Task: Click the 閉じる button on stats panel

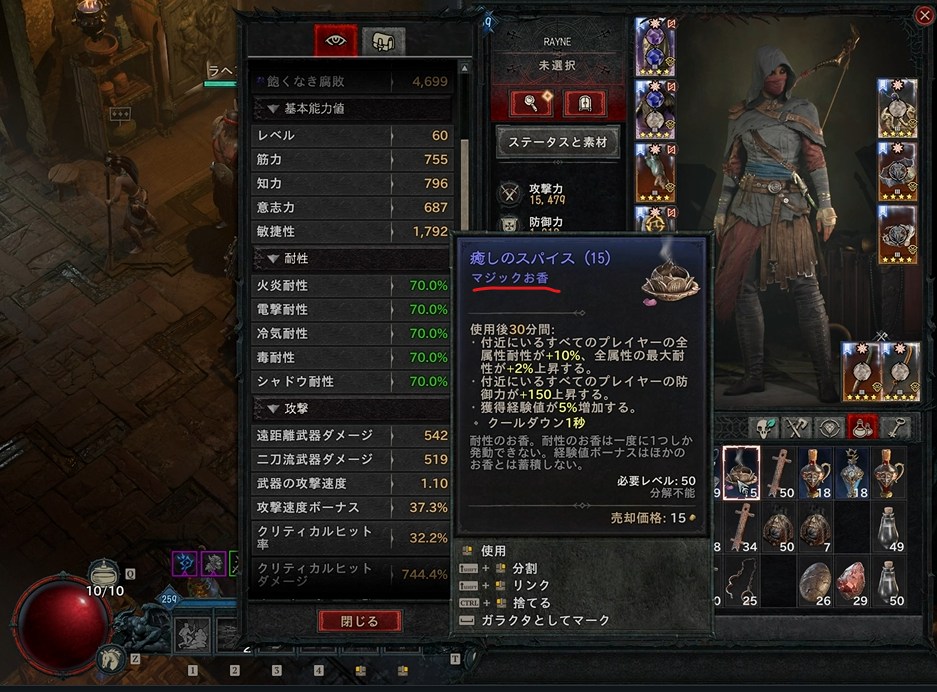Action: [x=359, y=621]
